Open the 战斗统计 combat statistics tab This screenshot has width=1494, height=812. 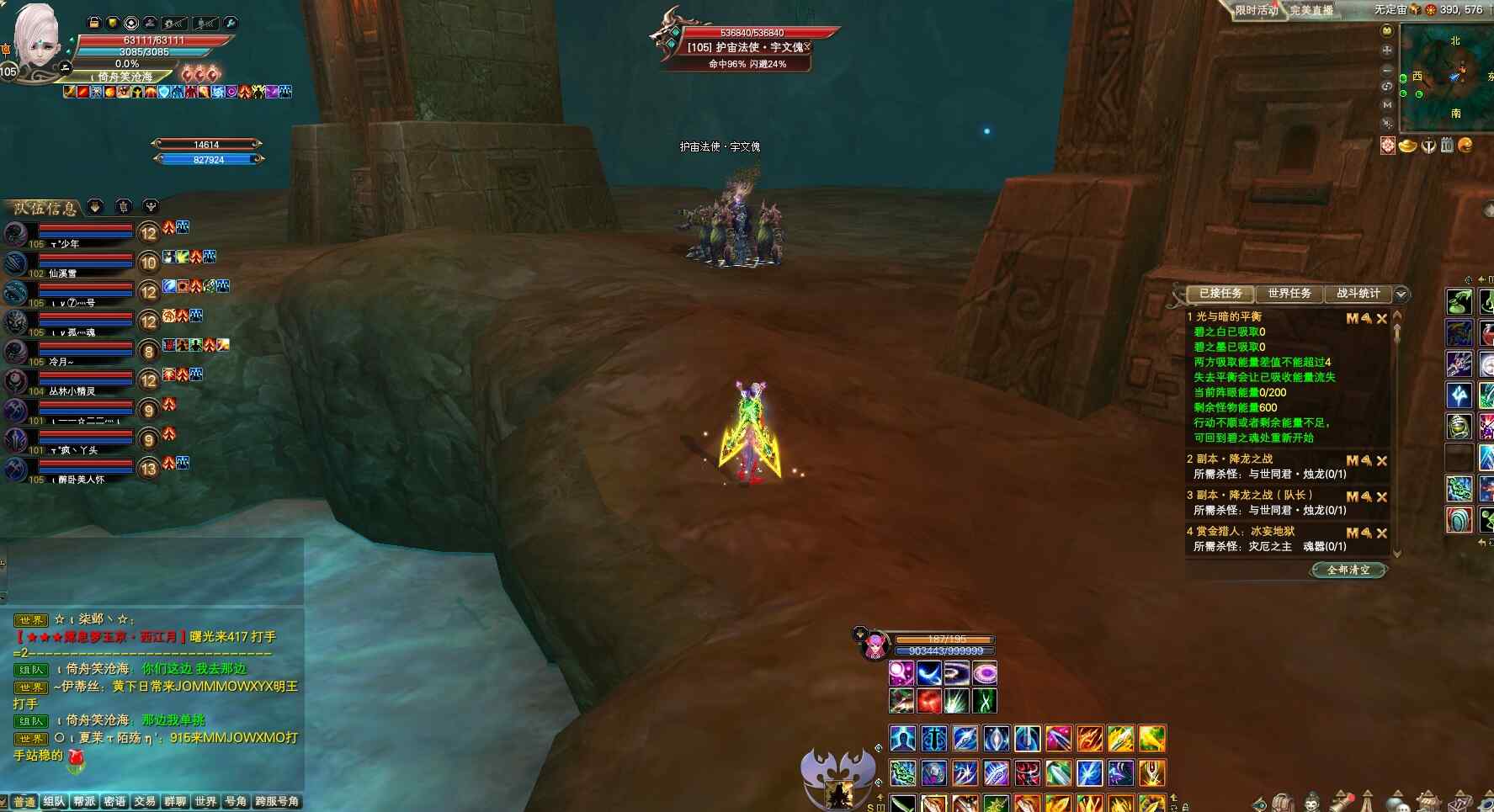[x=1358, y=294]
